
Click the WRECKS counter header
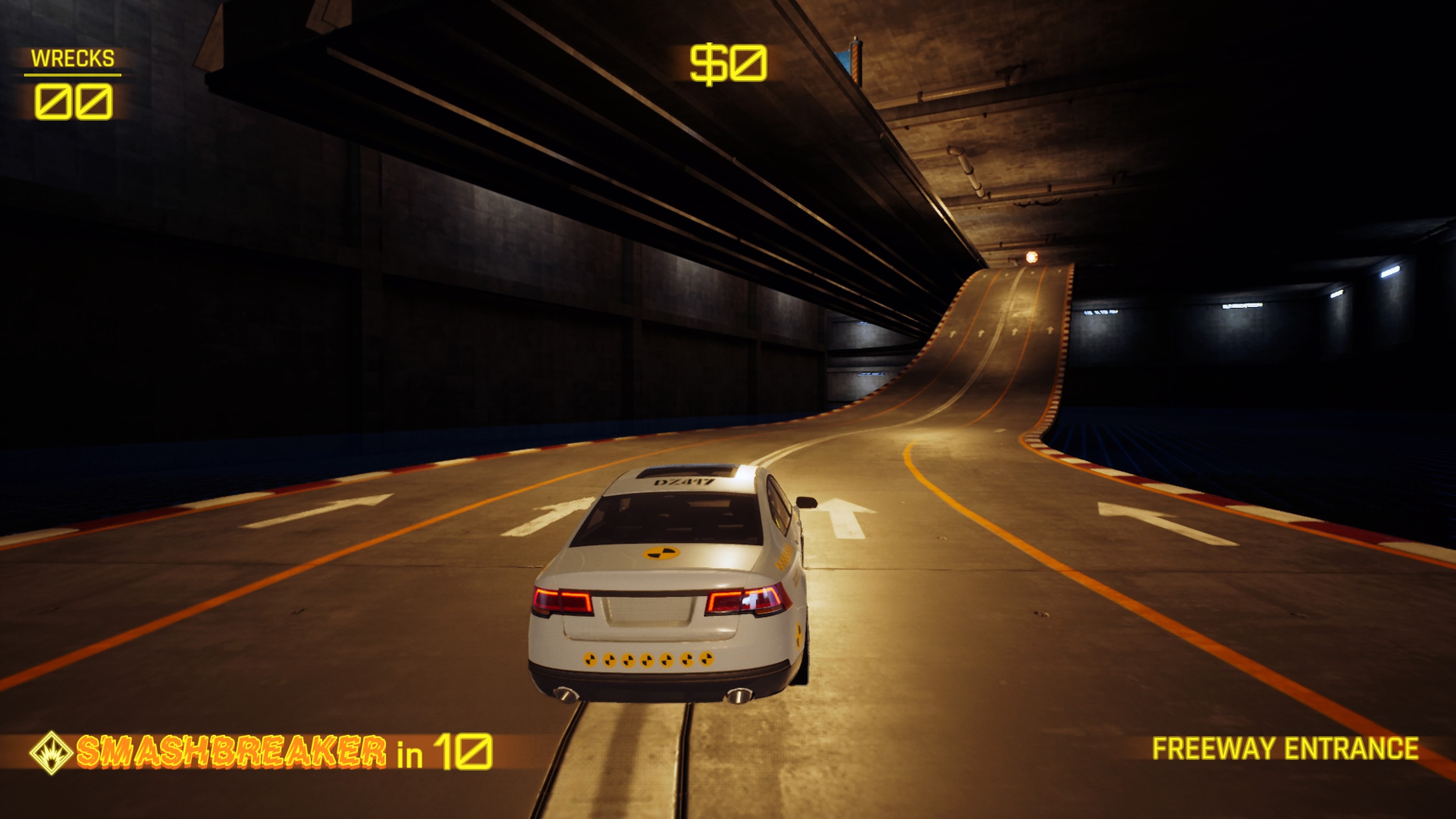point(74,58)
